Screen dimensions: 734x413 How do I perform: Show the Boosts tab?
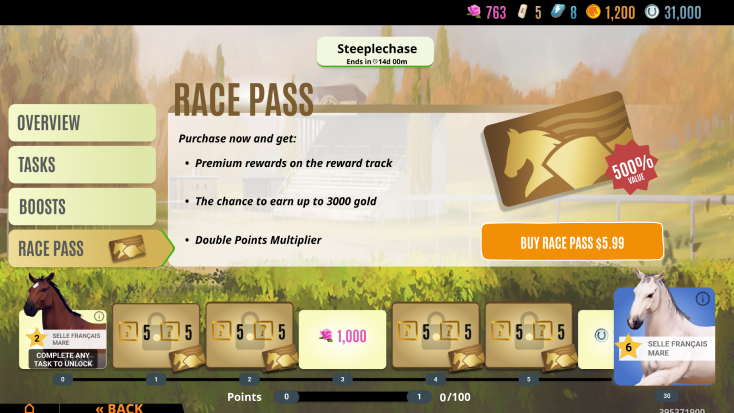pyautogui.click(x=82, y=207)
